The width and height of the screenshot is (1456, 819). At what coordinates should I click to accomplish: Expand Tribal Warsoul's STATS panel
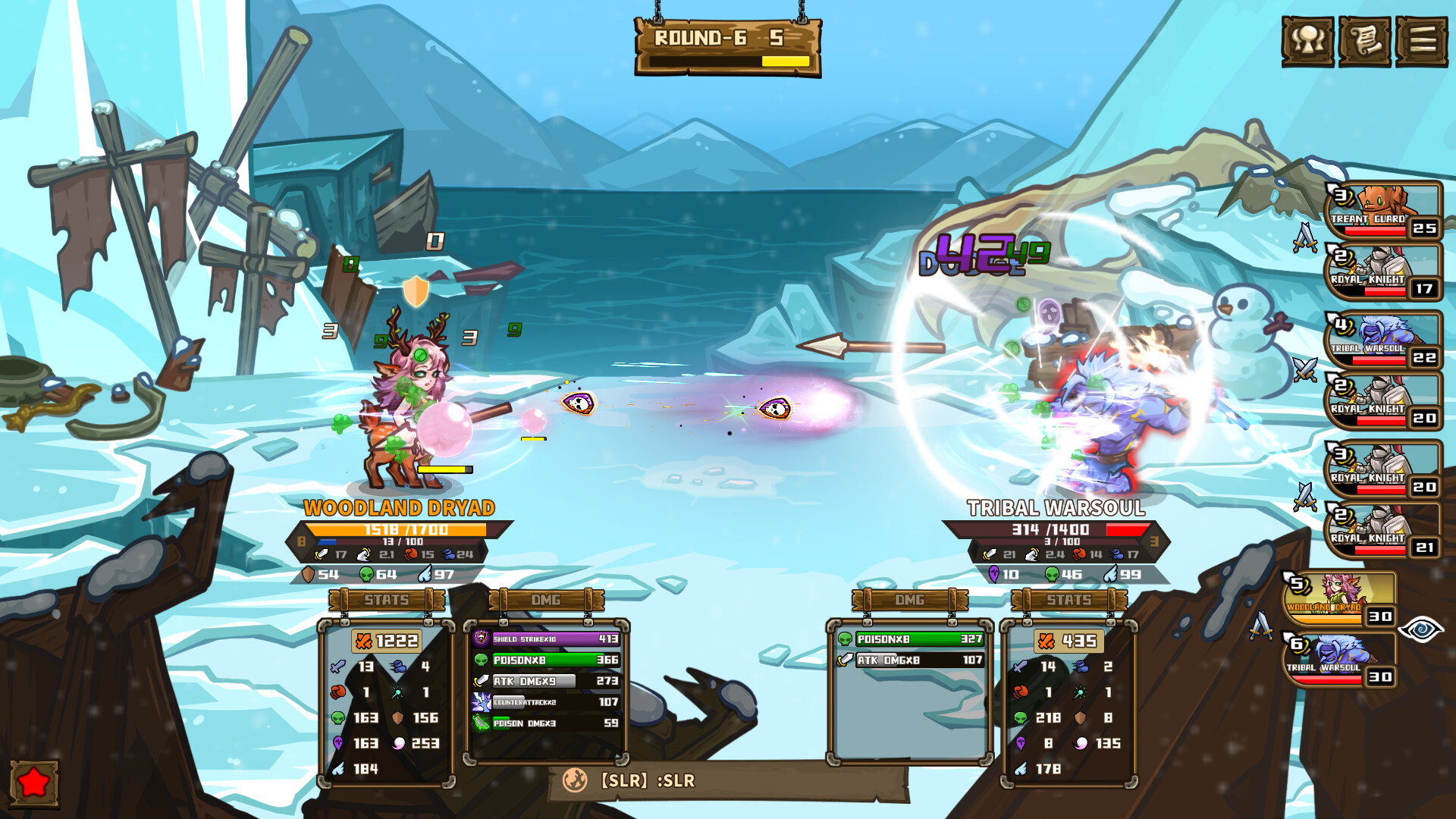[1068, 600]
